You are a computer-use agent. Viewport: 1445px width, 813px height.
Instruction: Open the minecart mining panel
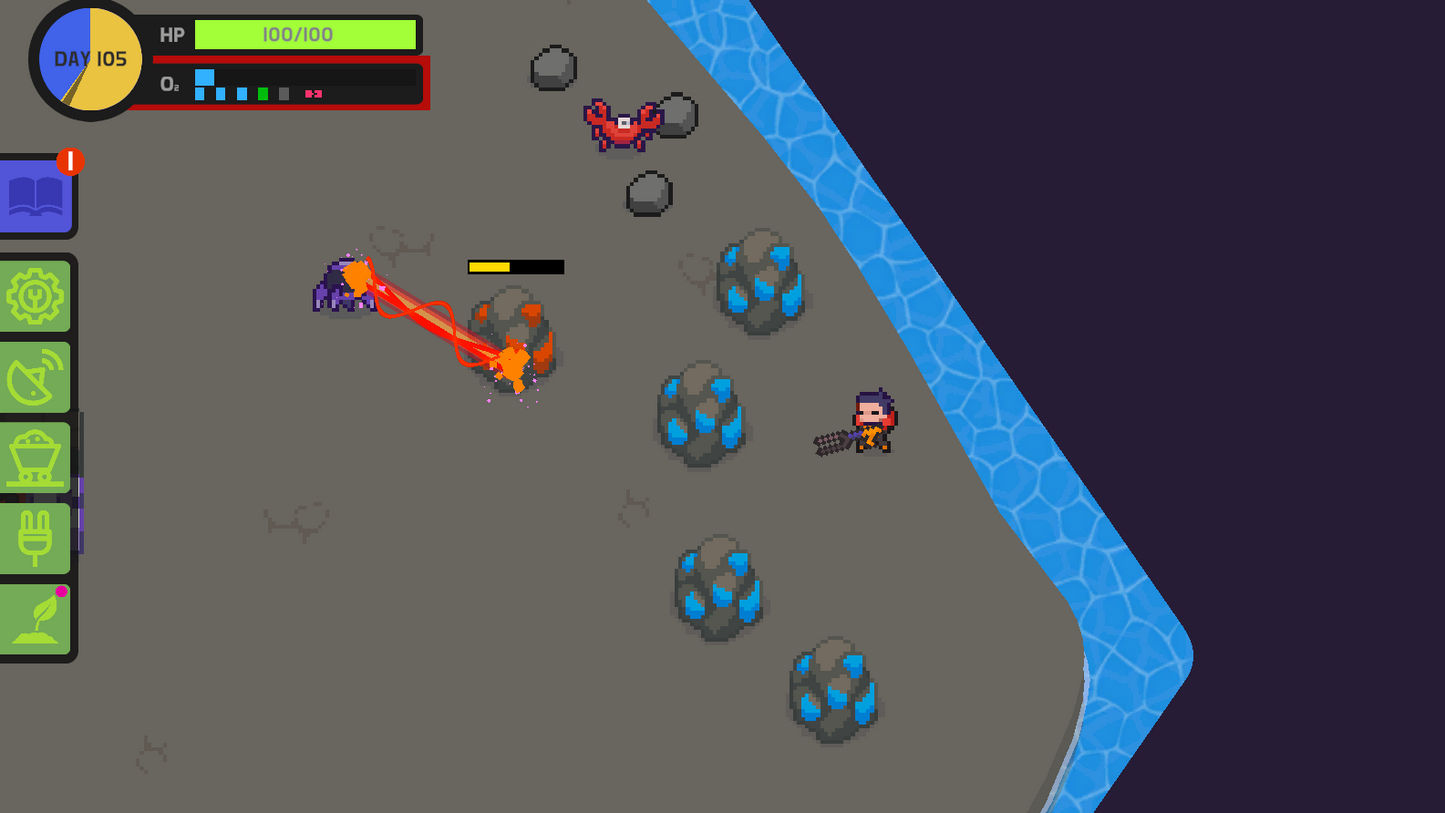tap(35, 455)
